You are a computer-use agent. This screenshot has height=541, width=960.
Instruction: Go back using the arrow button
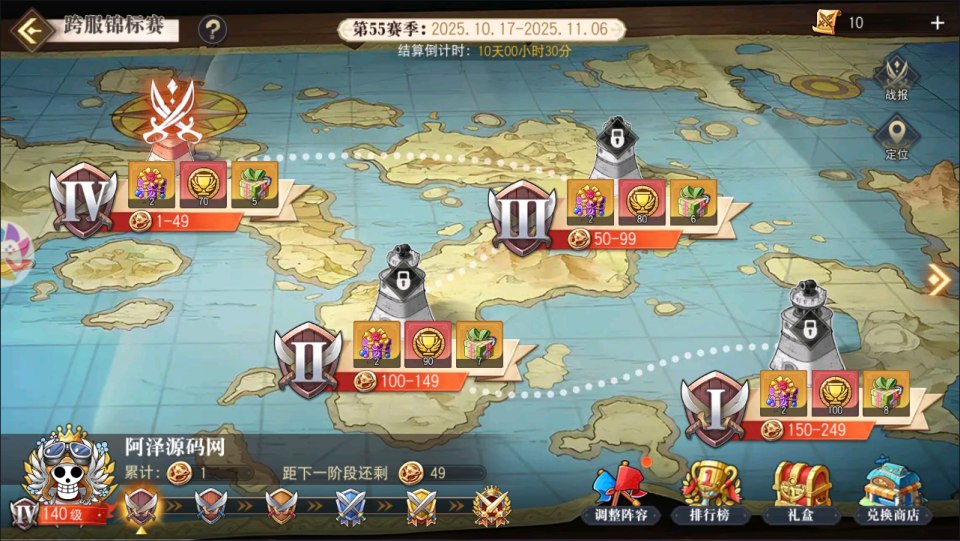point(31,30)
